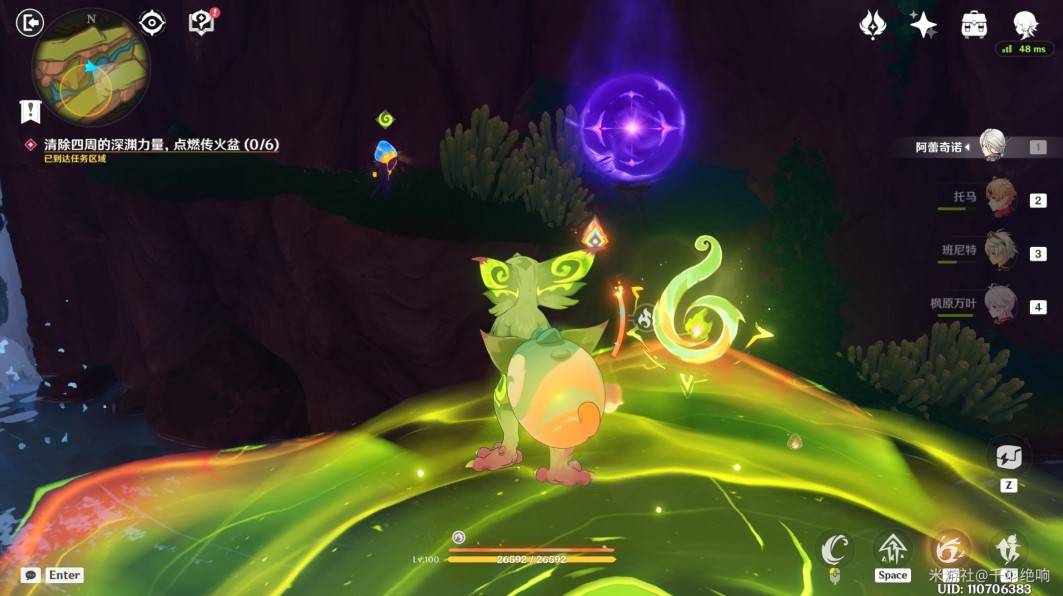Use the crescent swirl attack skill

pyautogui.click(x=835, y=549)
